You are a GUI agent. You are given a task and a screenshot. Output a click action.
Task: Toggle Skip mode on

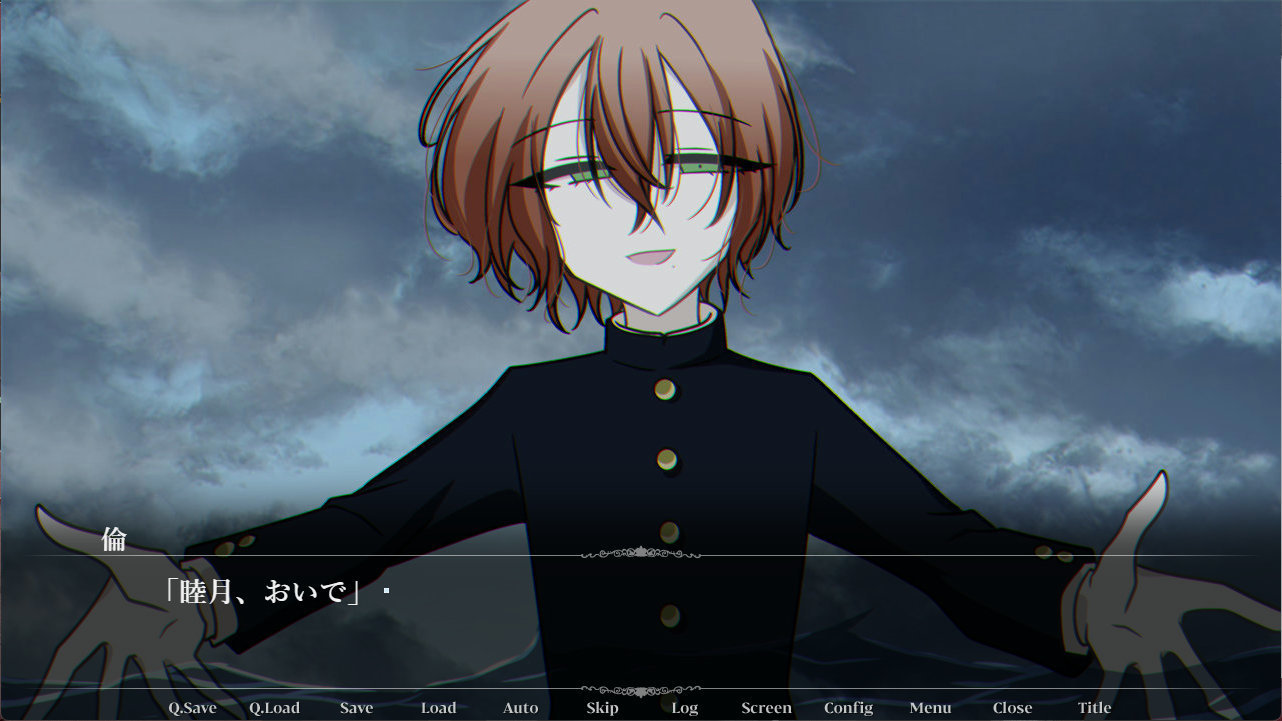(x=601, y=707)
